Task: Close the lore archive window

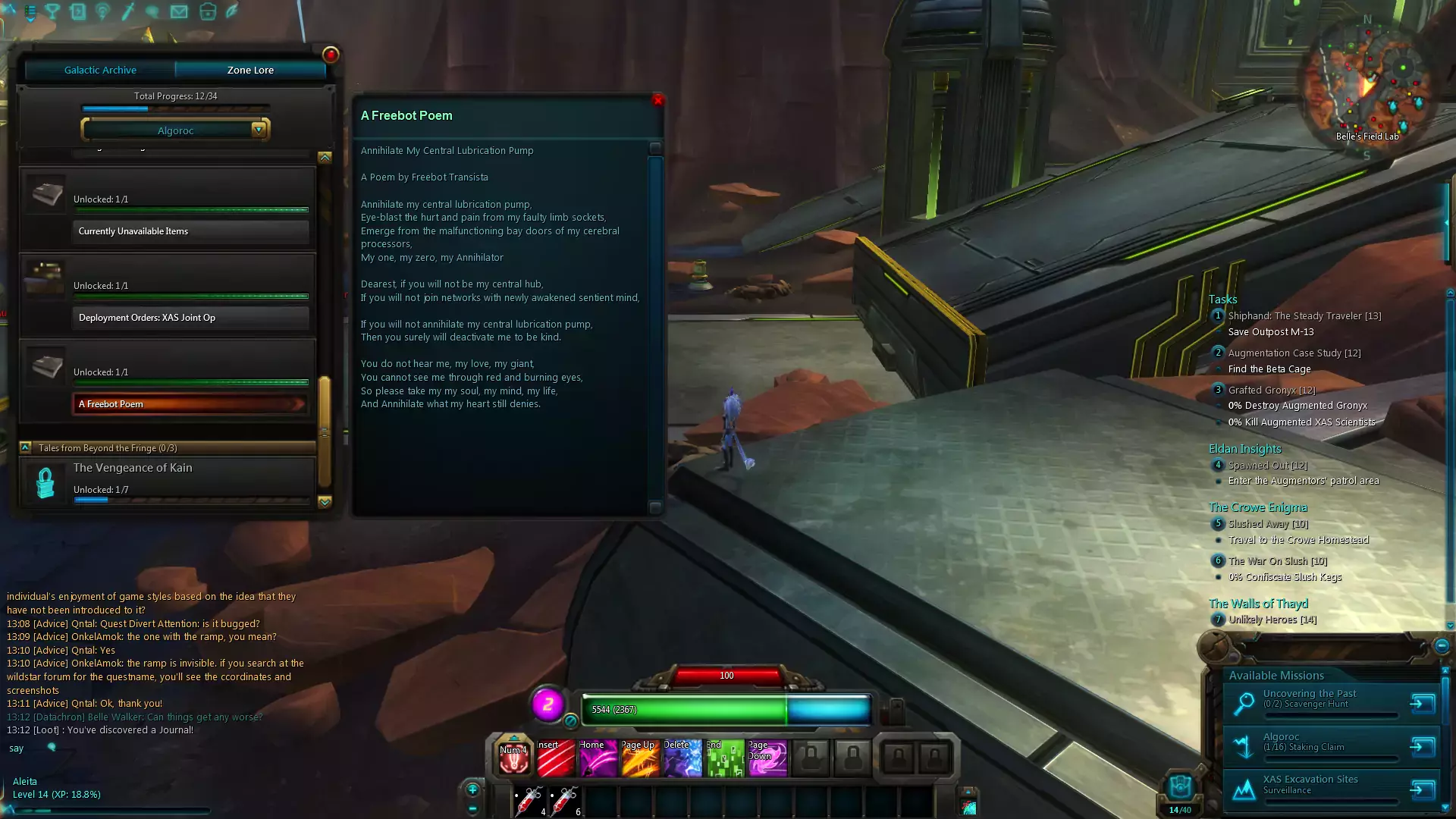Action: 331,55
